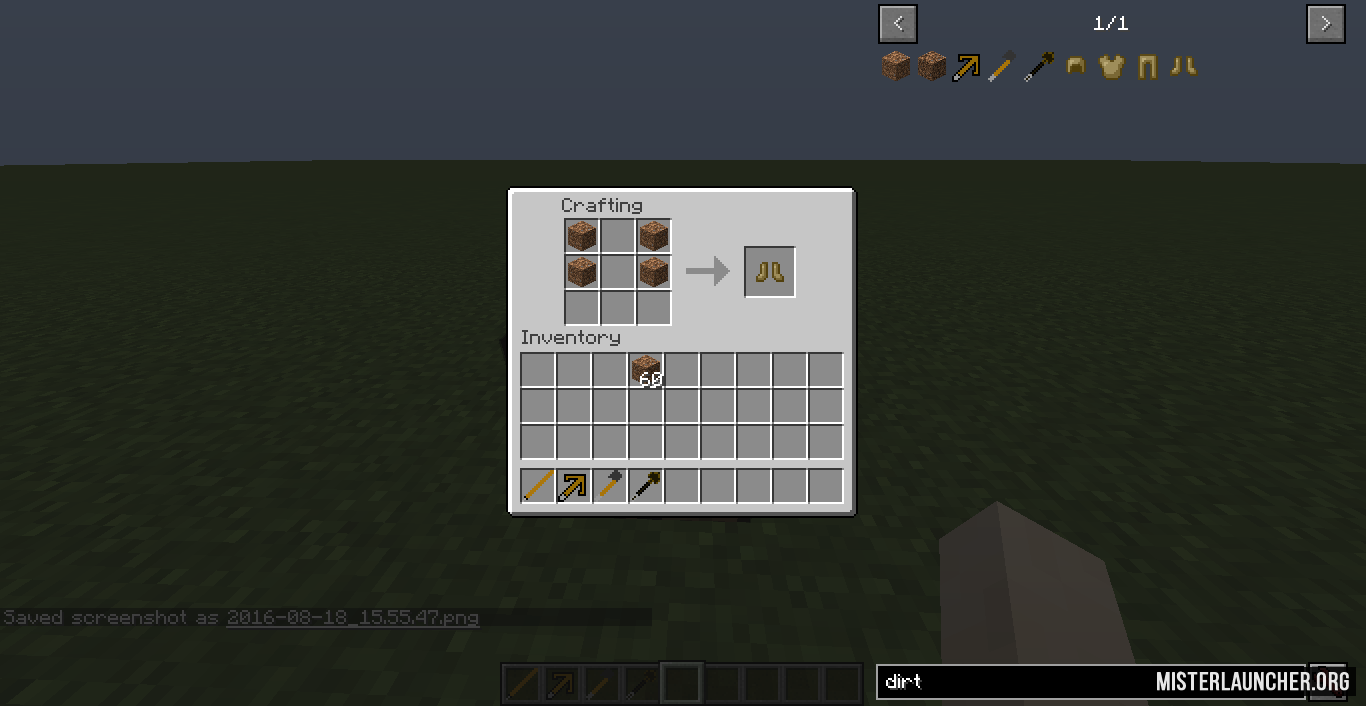This screenshot has height=706, width=1366.
Task: Choose the chestplate in the item list
Action: point(1112,67)
